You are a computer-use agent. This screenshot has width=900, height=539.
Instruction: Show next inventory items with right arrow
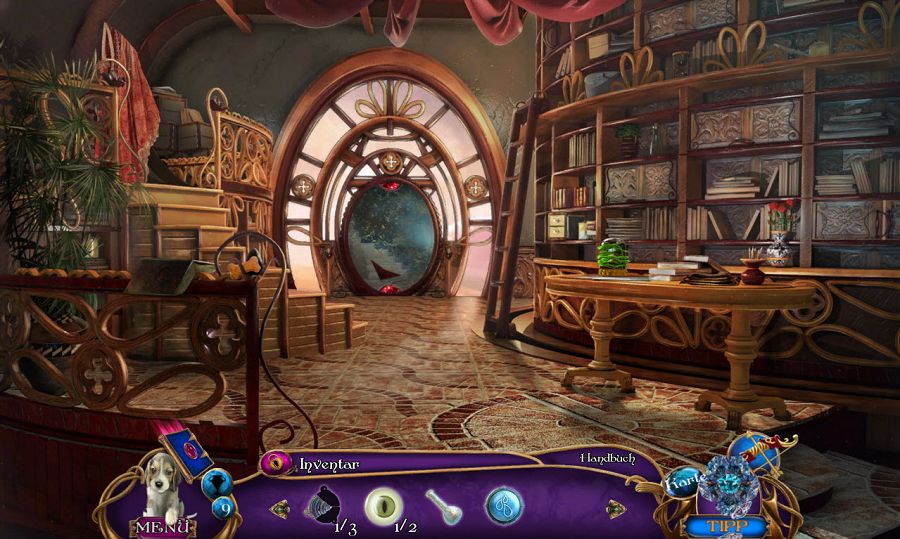click(x=616, y=509)
